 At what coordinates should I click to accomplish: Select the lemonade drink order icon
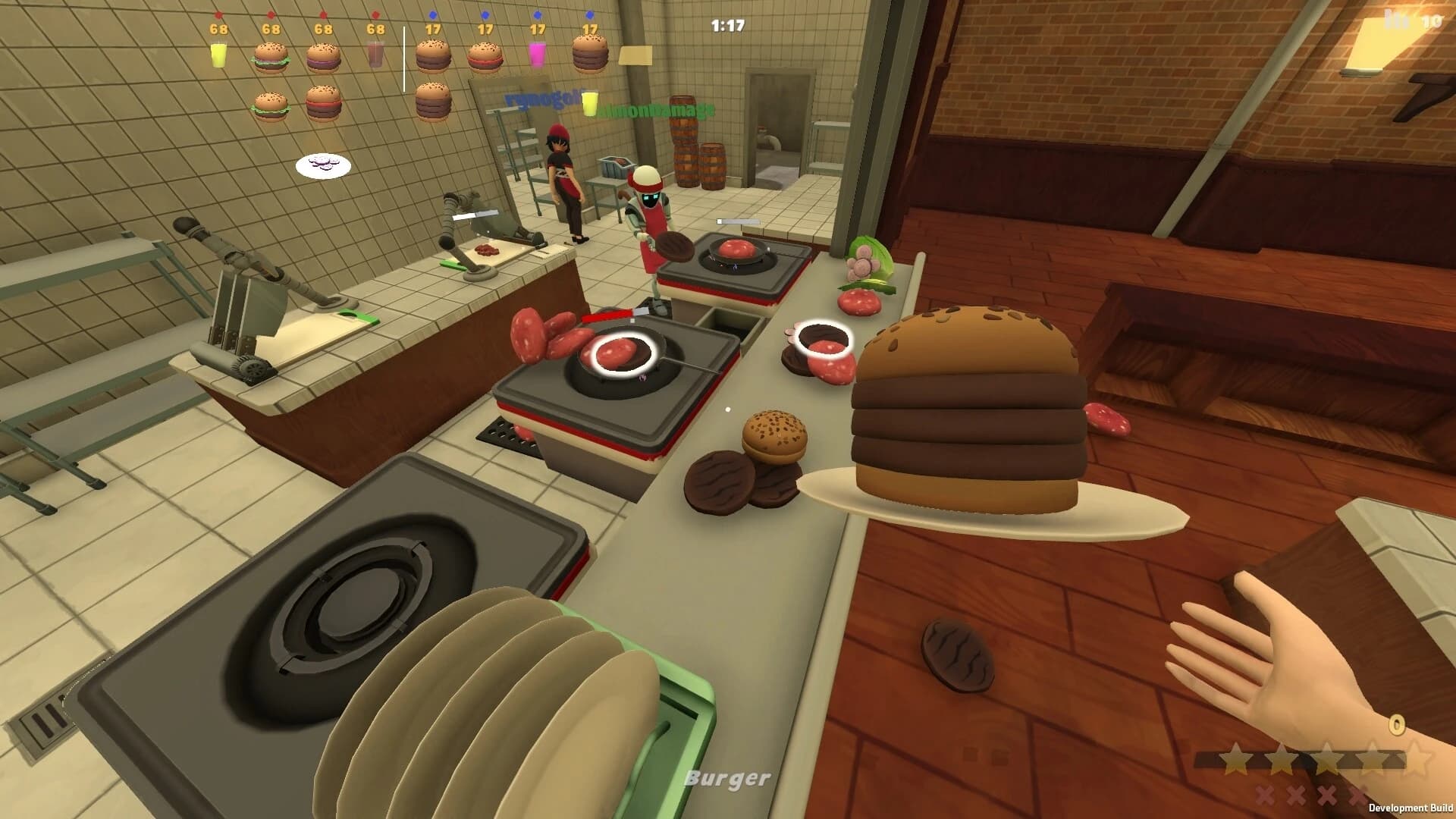pyautogui.click(x=218, y=54)
